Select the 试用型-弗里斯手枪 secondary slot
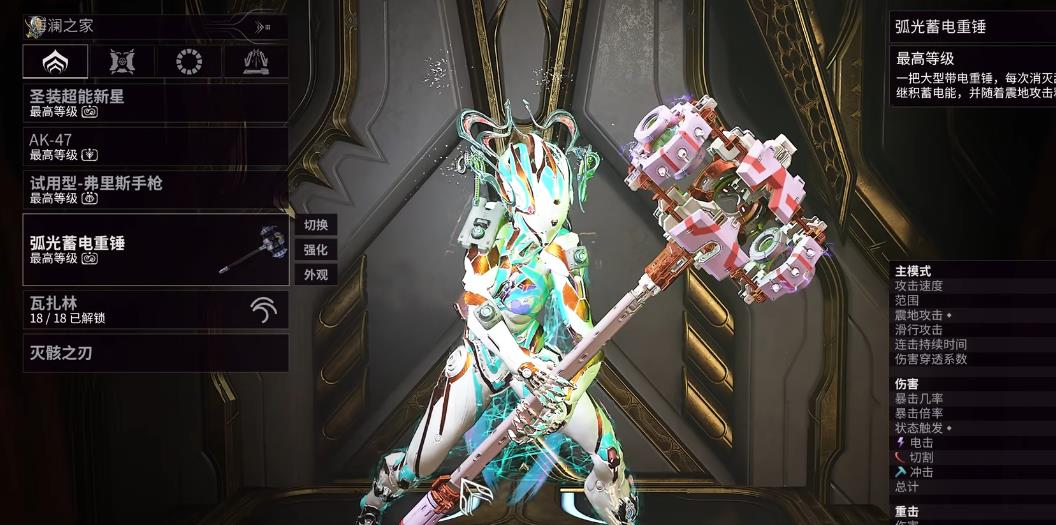The width and height of the screenshot is (1056, 525). (x=156, y=190)
